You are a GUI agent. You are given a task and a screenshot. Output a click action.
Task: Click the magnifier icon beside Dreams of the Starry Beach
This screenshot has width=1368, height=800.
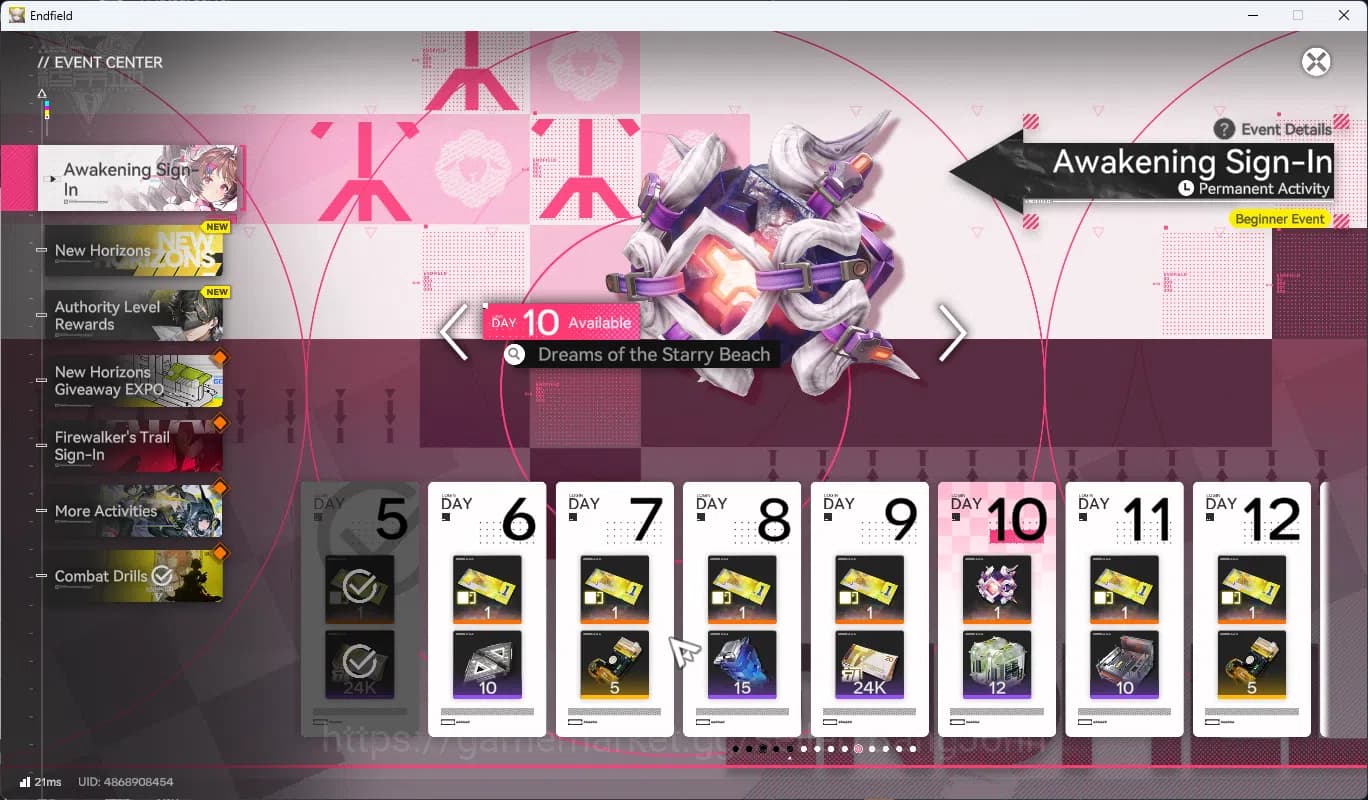514,354
